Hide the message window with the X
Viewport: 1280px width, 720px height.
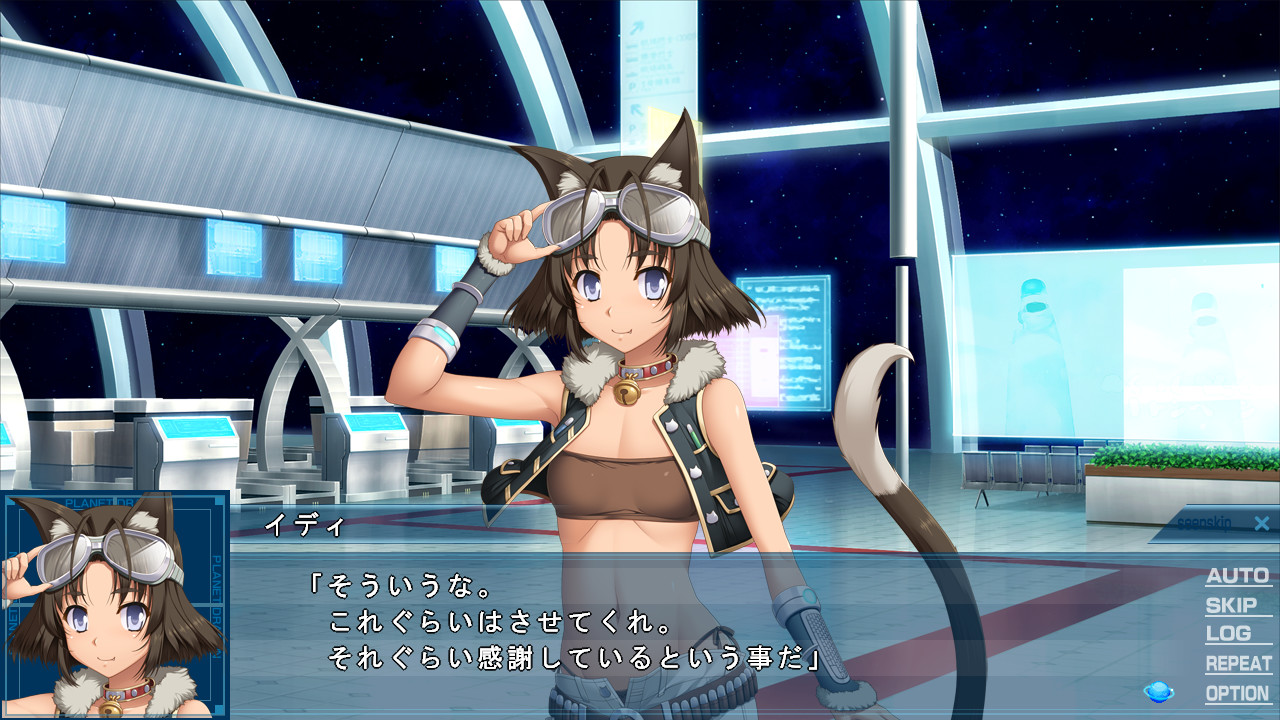(1261, 523)
